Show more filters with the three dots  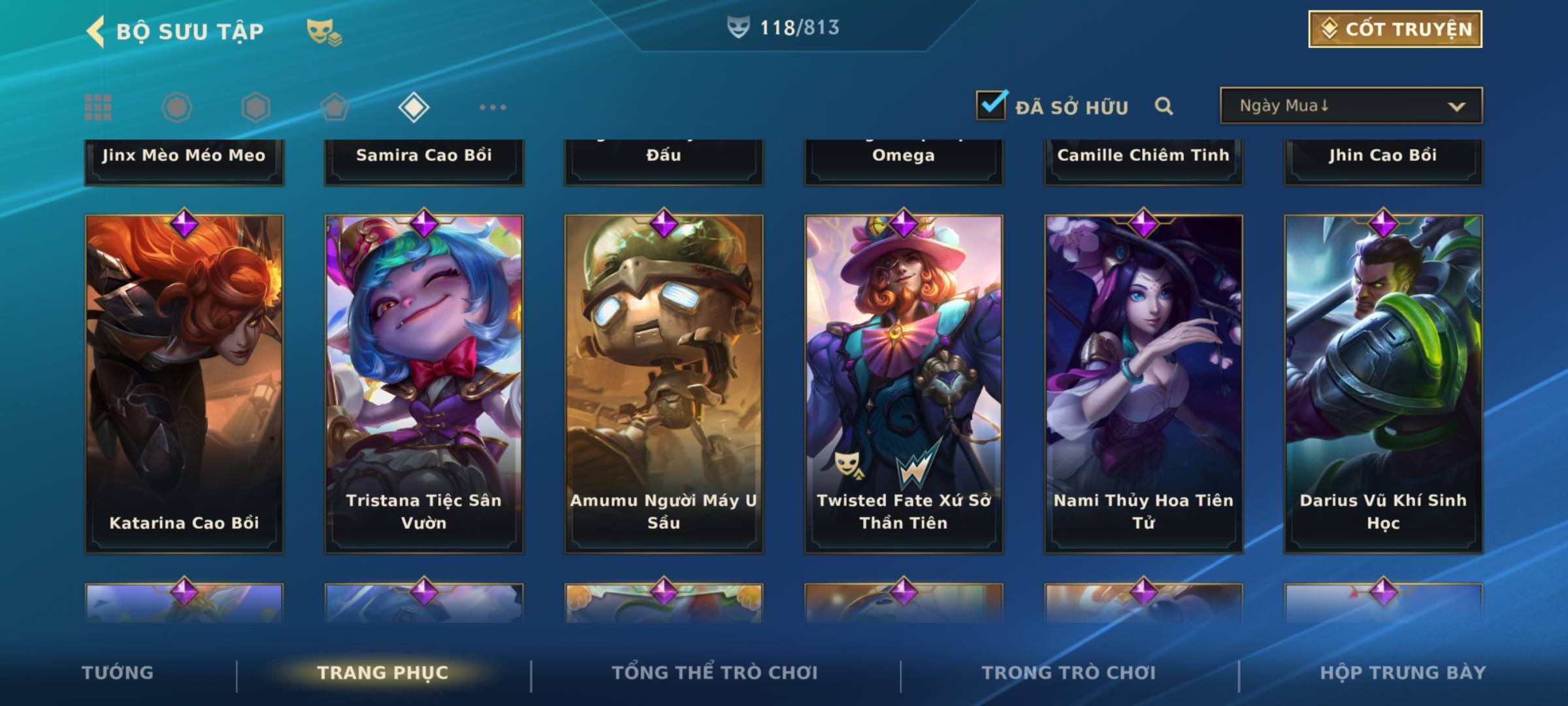(x=493, y=107)
